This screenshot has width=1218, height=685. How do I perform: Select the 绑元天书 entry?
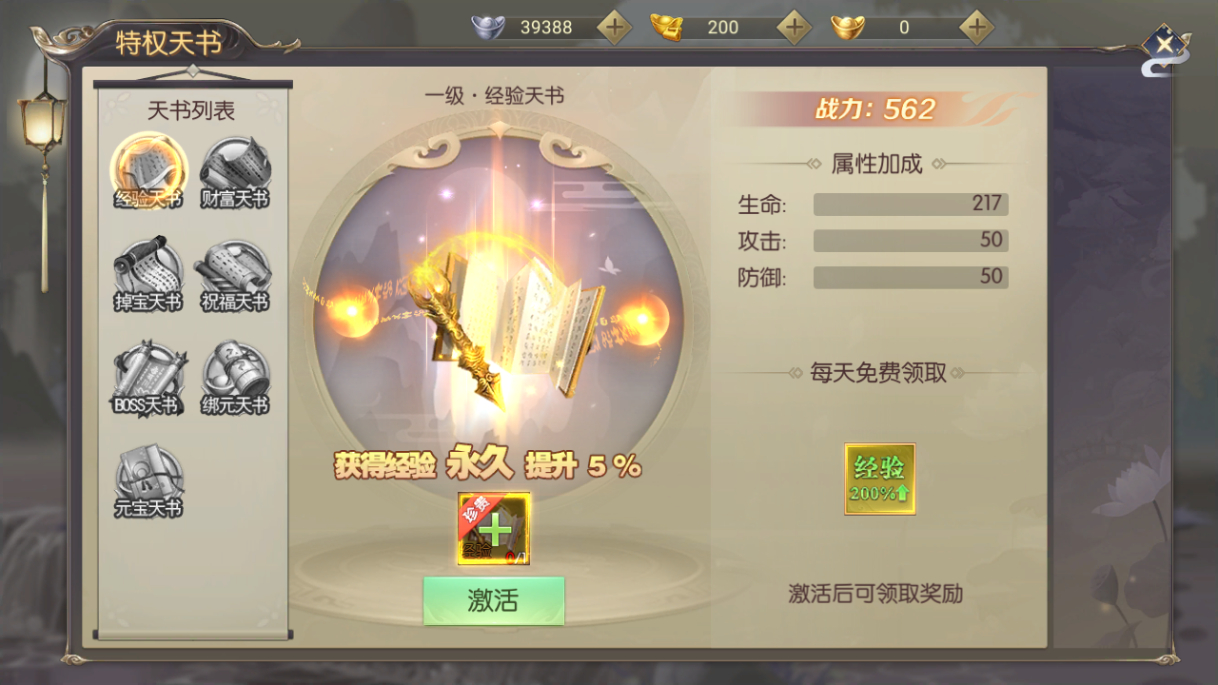click(235, 377)
